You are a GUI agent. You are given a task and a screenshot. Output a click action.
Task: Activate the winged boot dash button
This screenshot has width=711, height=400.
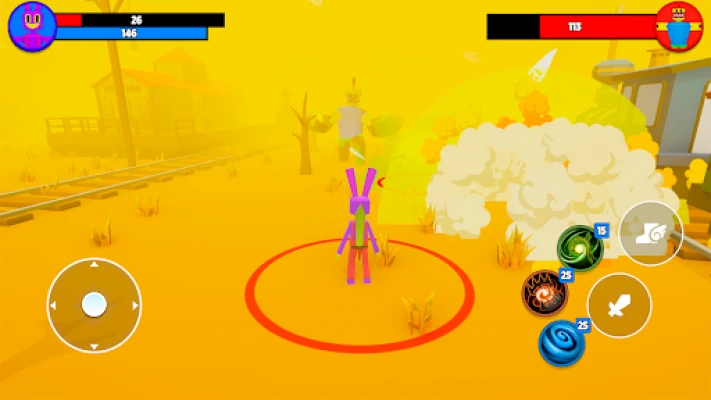click(x=650, y=234)
